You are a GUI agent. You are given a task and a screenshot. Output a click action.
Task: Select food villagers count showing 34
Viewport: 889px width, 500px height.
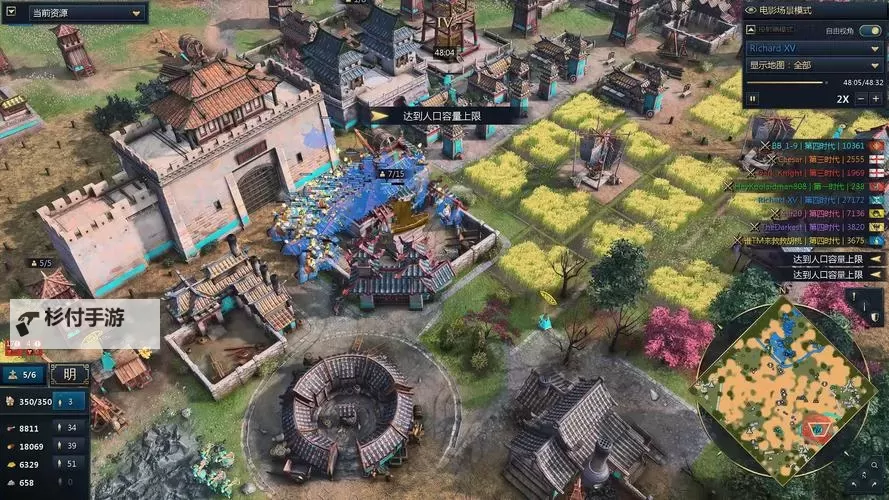[71, 428]
